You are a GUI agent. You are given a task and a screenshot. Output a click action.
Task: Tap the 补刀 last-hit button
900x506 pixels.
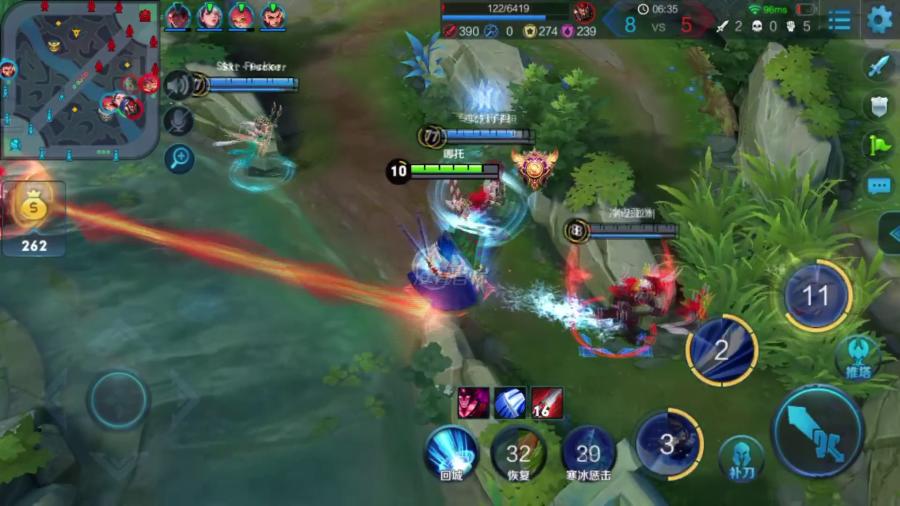tap(742, 457)
